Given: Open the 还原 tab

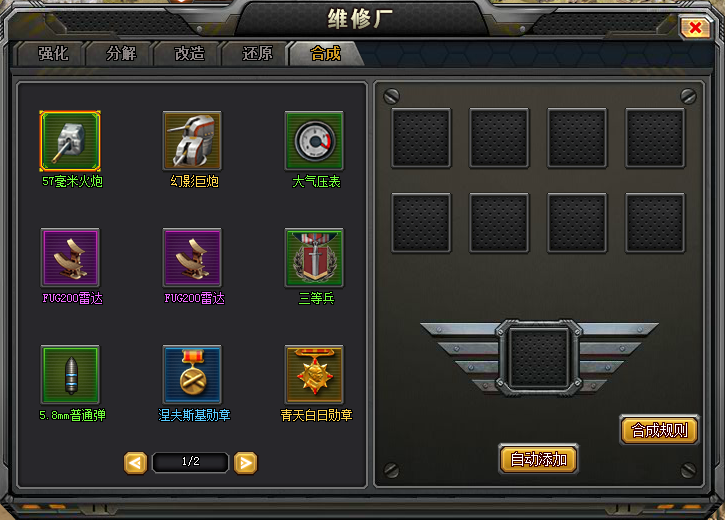Looking at the screenshot, I should click(257, 53).
